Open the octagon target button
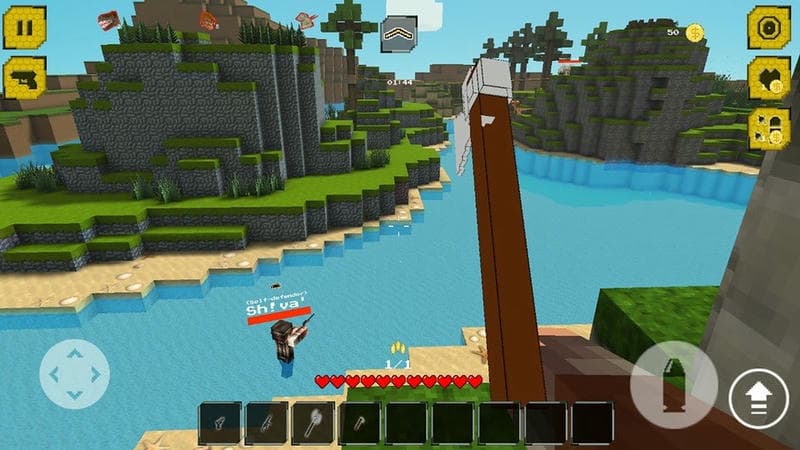This screenshot has height=450, width=800. [769, 28]
